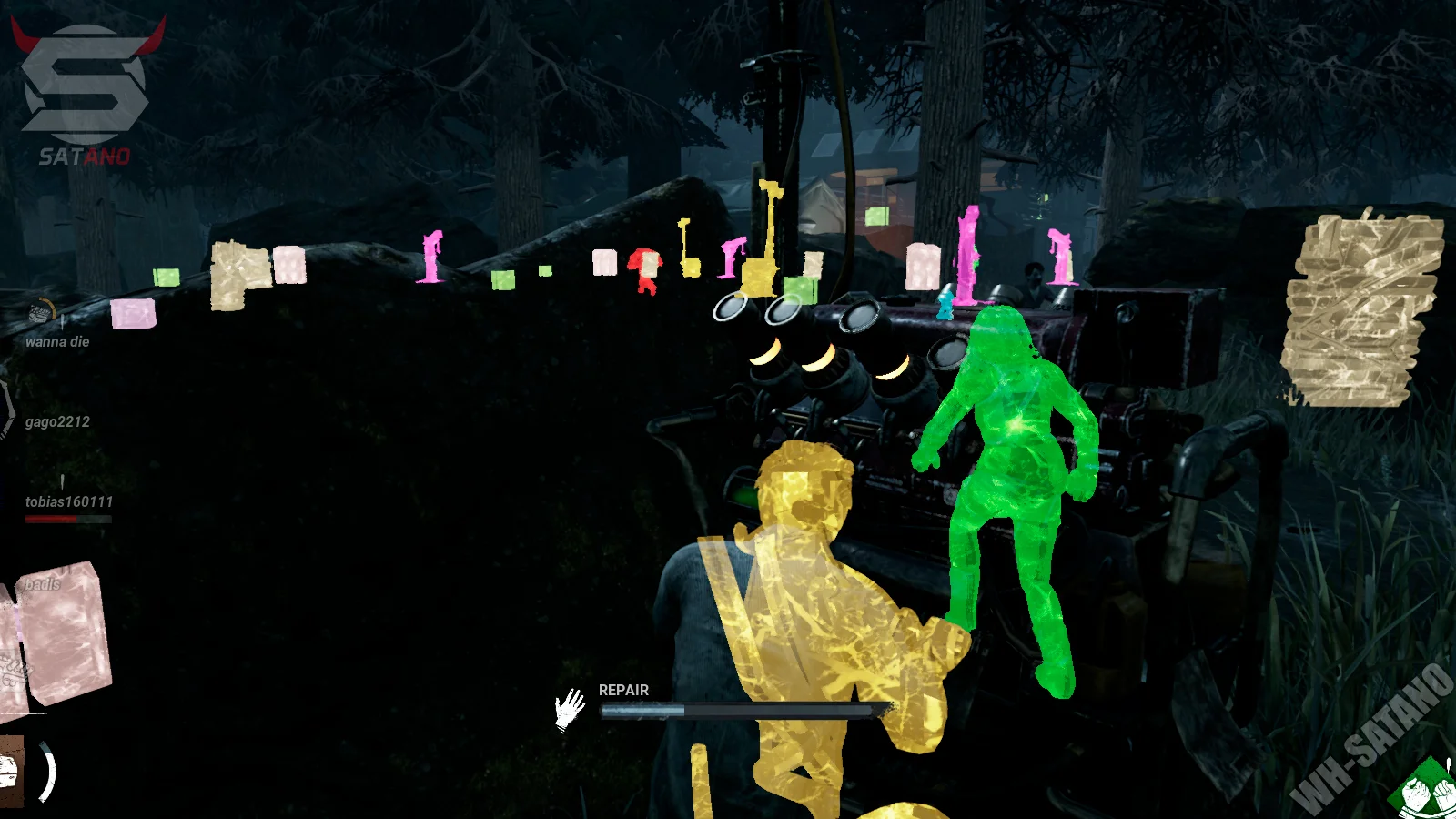Click the toolbox icon above 'wanna die'

(40, 312)
